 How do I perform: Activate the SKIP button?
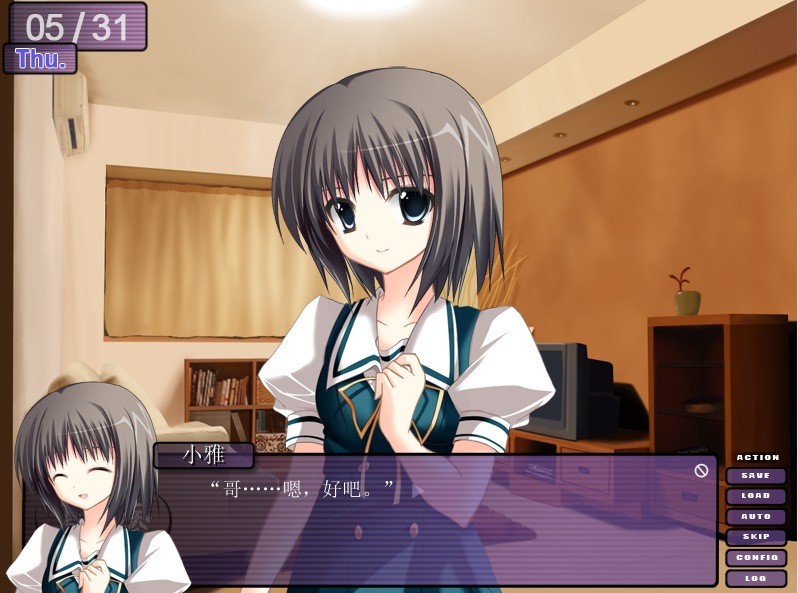click(756, 537)
